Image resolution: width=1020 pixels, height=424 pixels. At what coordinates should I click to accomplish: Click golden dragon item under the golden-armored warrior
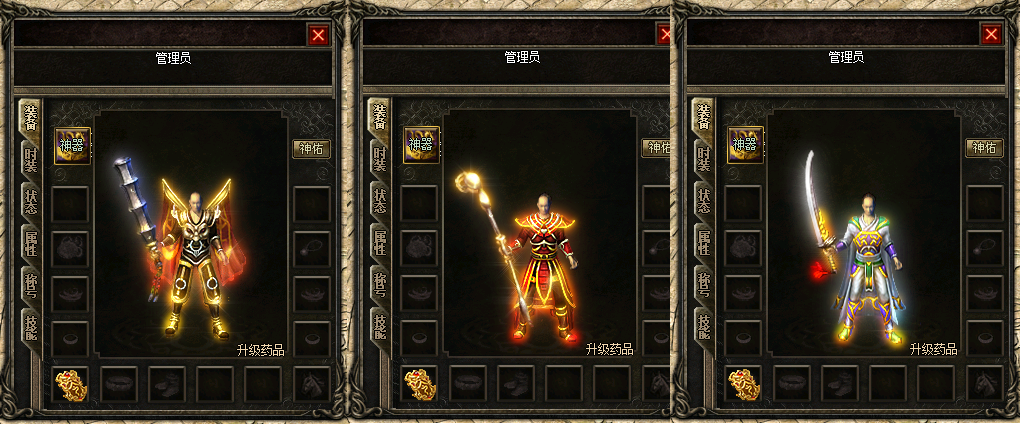point(71,383)
